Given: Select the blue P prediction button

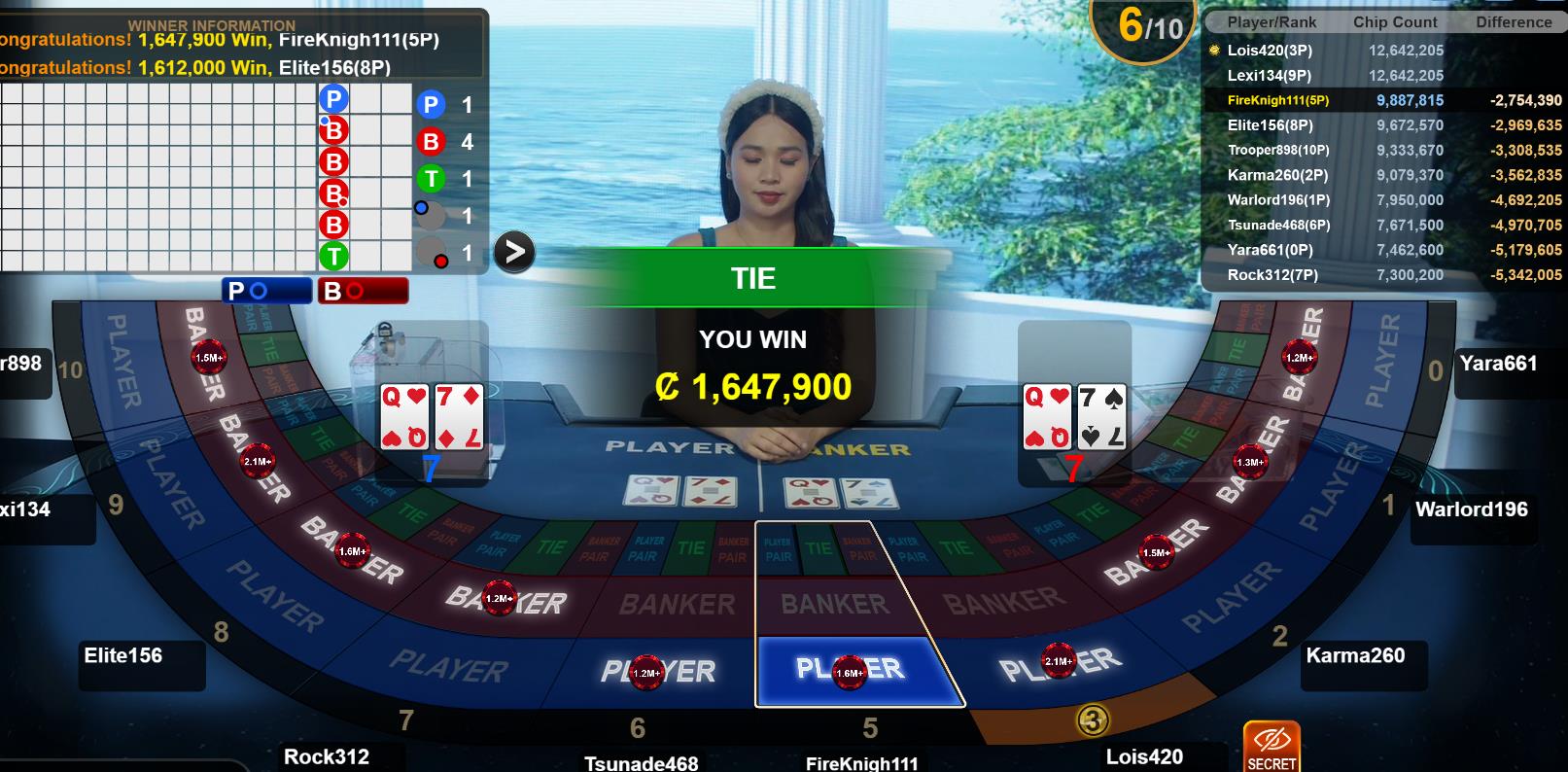Looking at the screenshot, I should 266,291.
